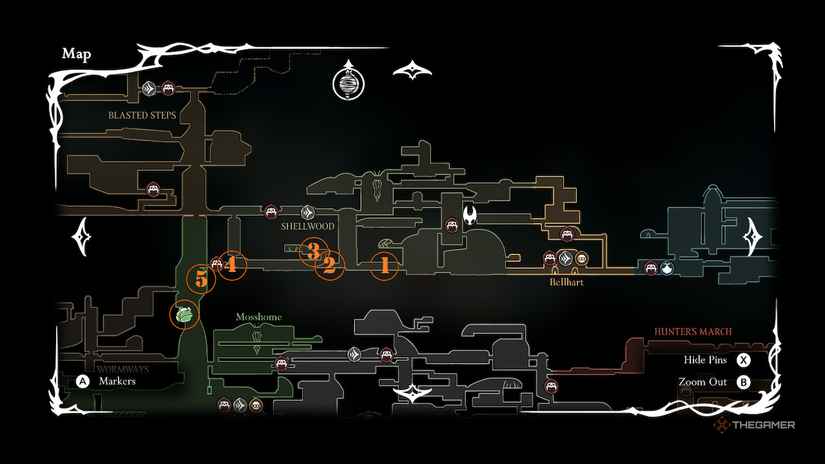The height and width of the screenshot is (464, 825).
Task: Select orange map marker number 2
Action: coord(328,265)
